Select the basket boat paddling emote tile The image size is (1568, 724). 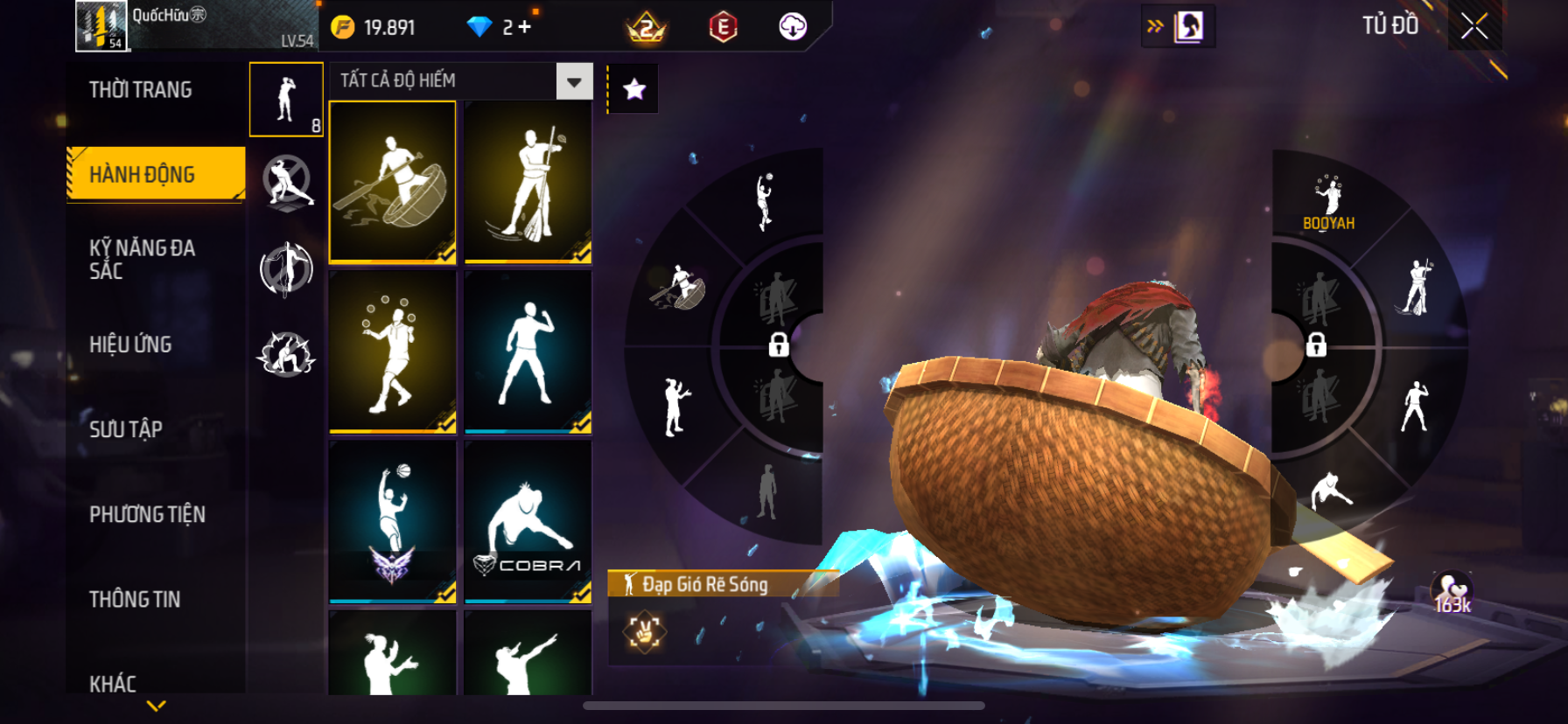click(x=392, y=181)
